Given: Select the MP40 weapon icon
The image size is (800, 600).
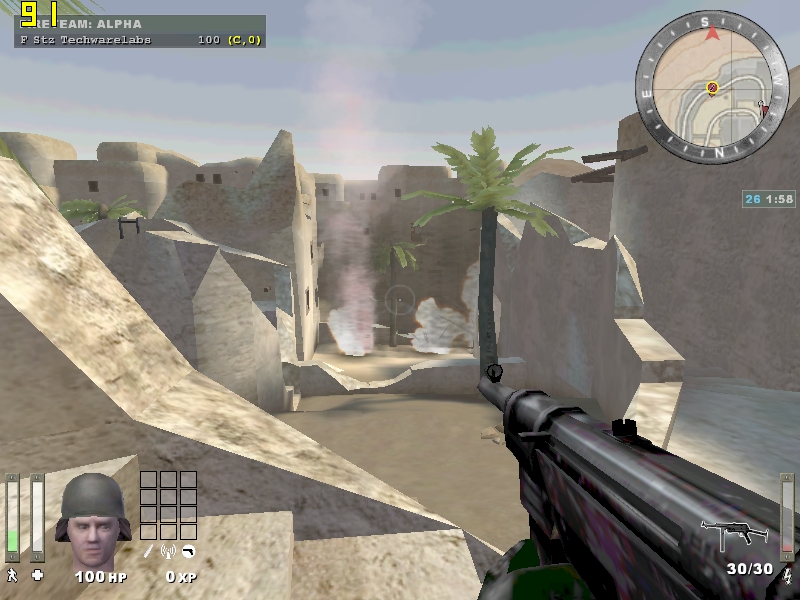Looking at the screenshot, I should pos(733,534).
